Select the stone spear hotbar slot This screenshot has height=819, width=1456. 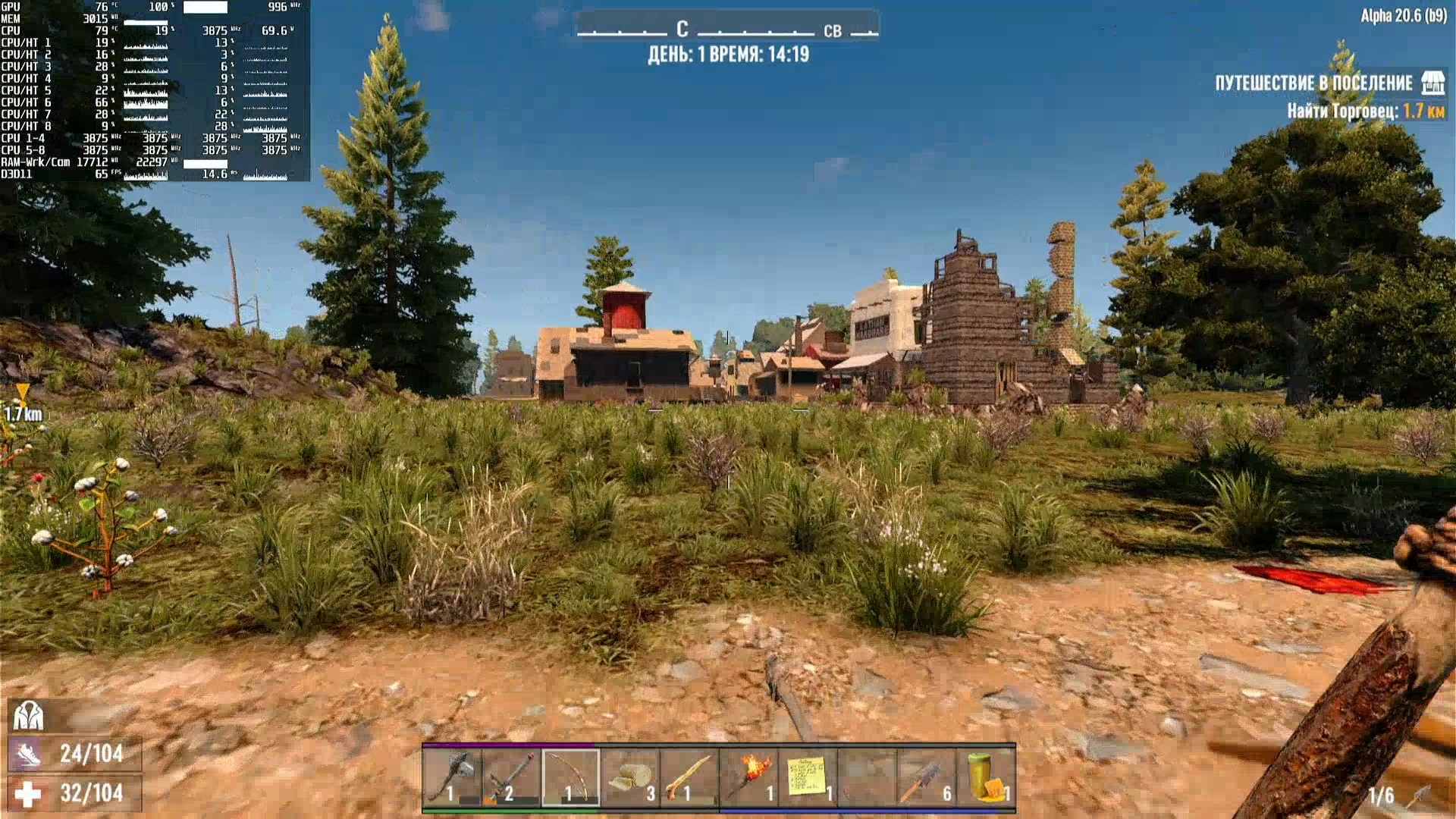click(511, 777)
